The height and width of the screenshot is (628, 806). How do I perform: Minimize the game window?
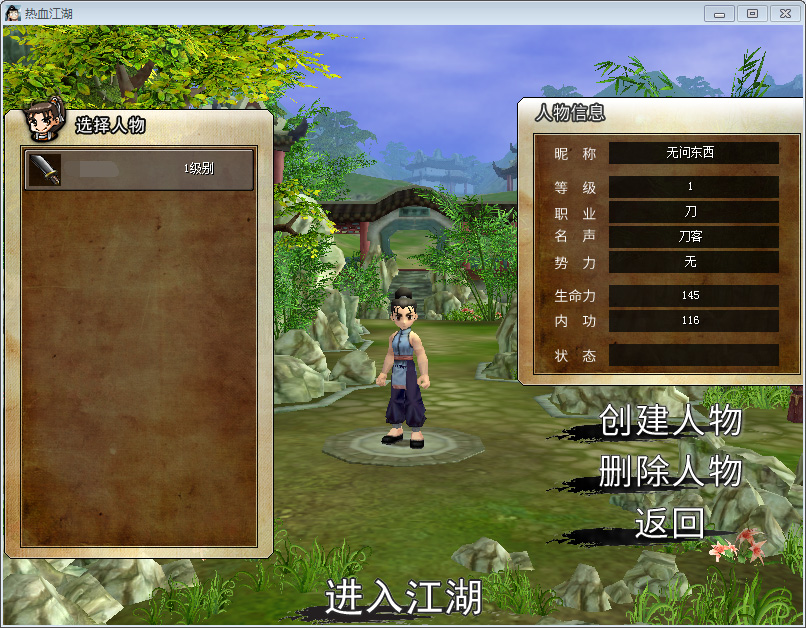click(720, 13)
